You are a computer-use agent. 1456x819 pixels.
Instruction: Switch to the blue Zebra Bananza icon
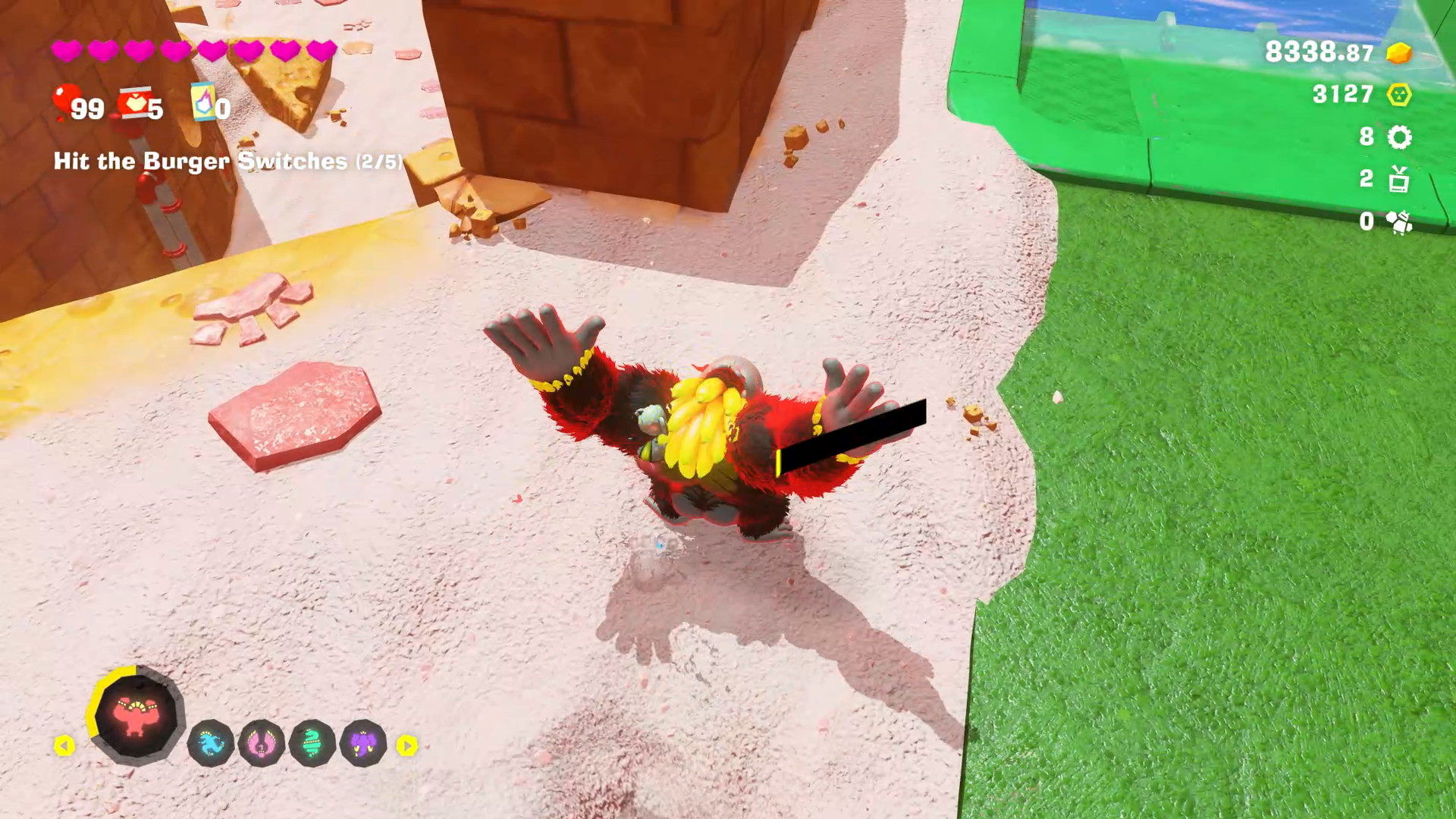(x=211, y=743)
